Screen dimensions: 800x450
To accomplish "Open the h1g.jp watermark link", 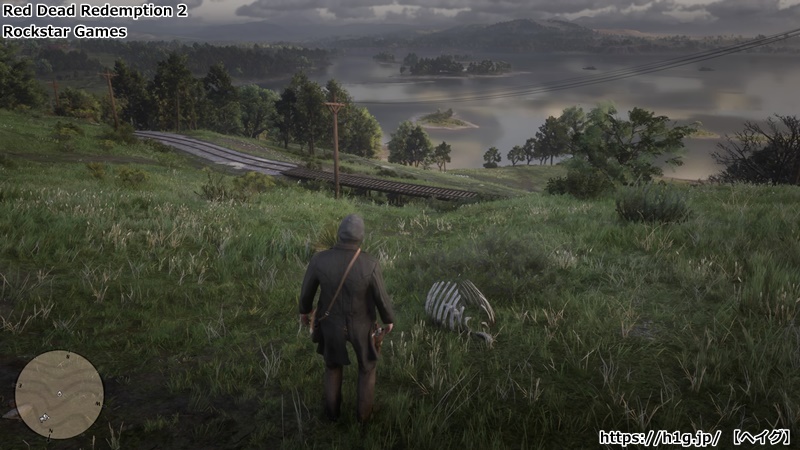I will pyautogui.click(x=661, y=437).
